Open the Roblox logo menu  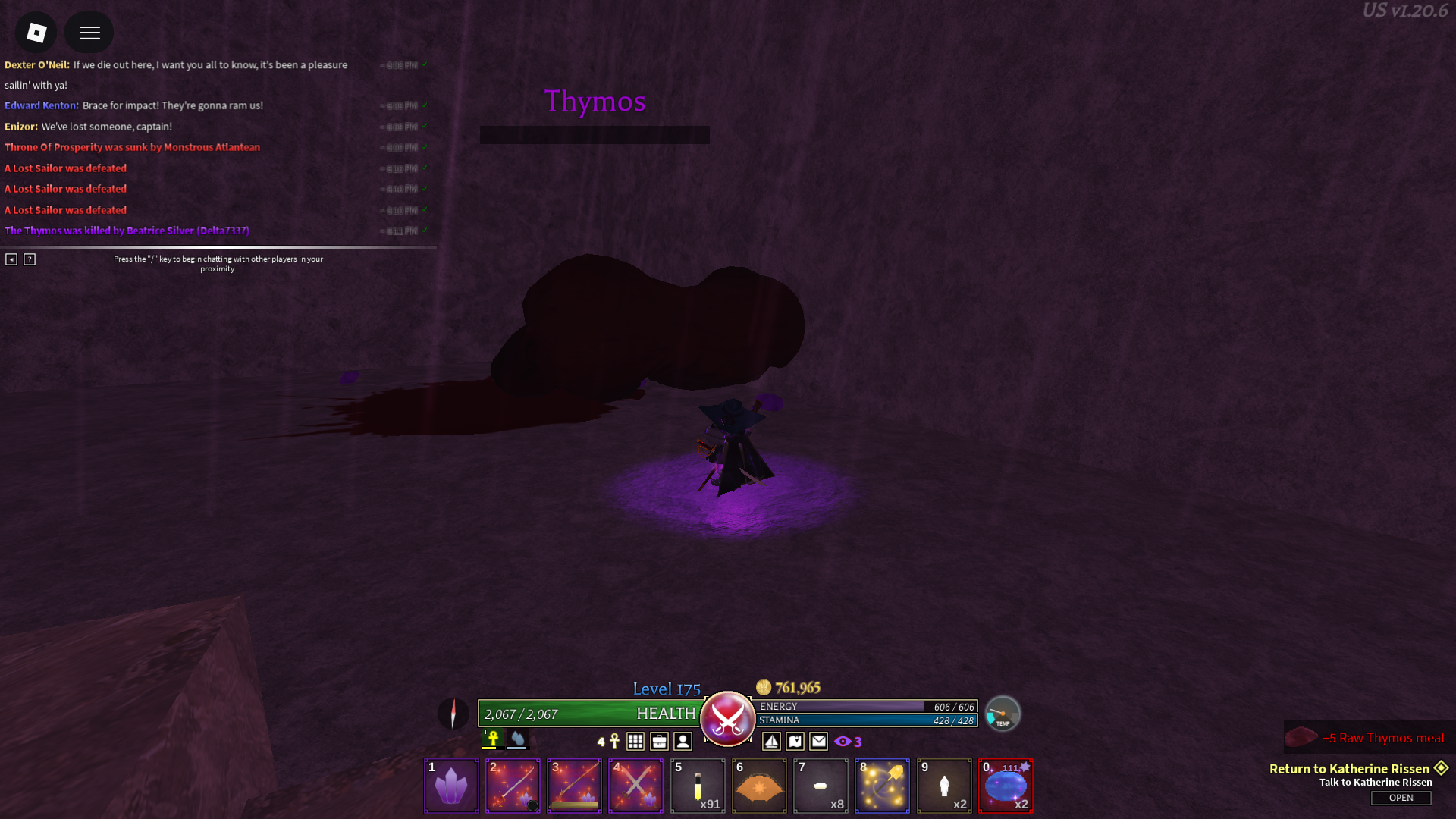[x=36, y=33]
